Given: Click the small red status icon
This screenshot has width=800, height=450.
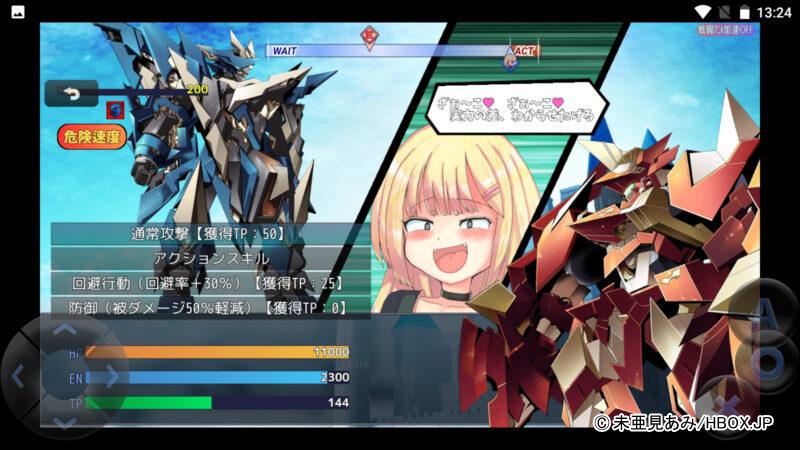Looking at the screenshot, I should coord(115,110).
